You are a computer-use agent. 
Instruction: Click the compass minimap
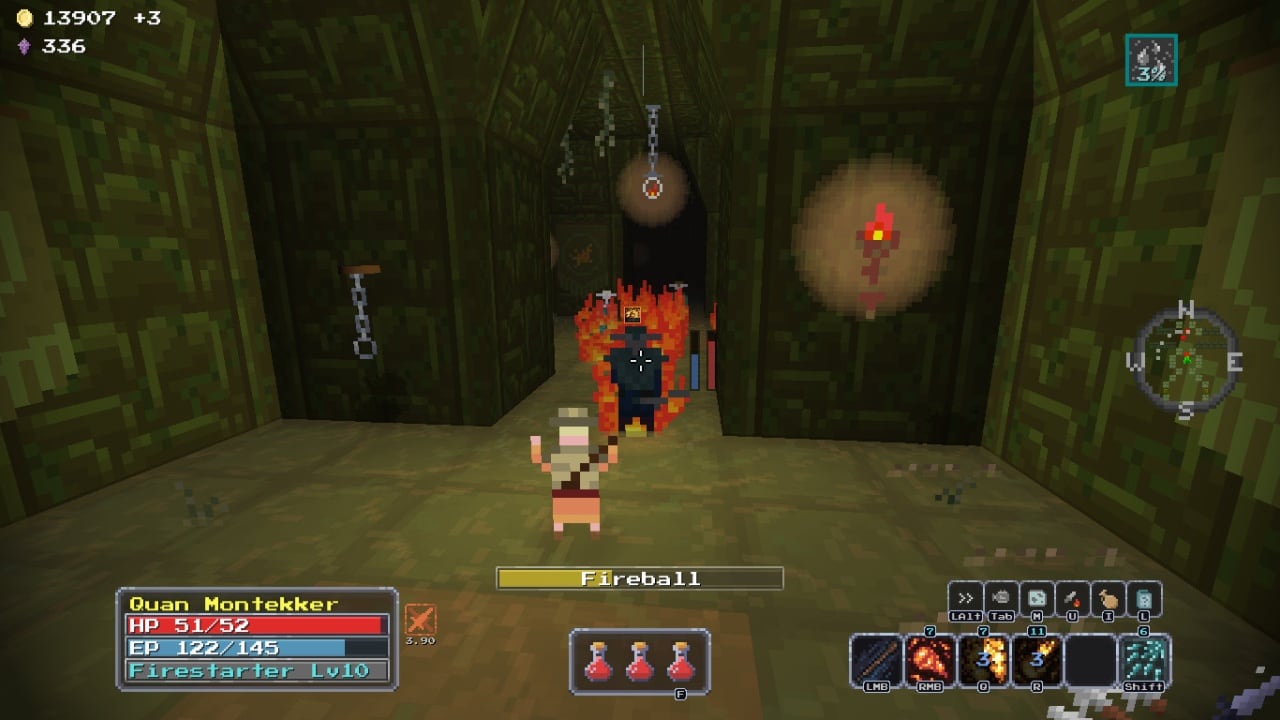click(x=1185, y=360)
